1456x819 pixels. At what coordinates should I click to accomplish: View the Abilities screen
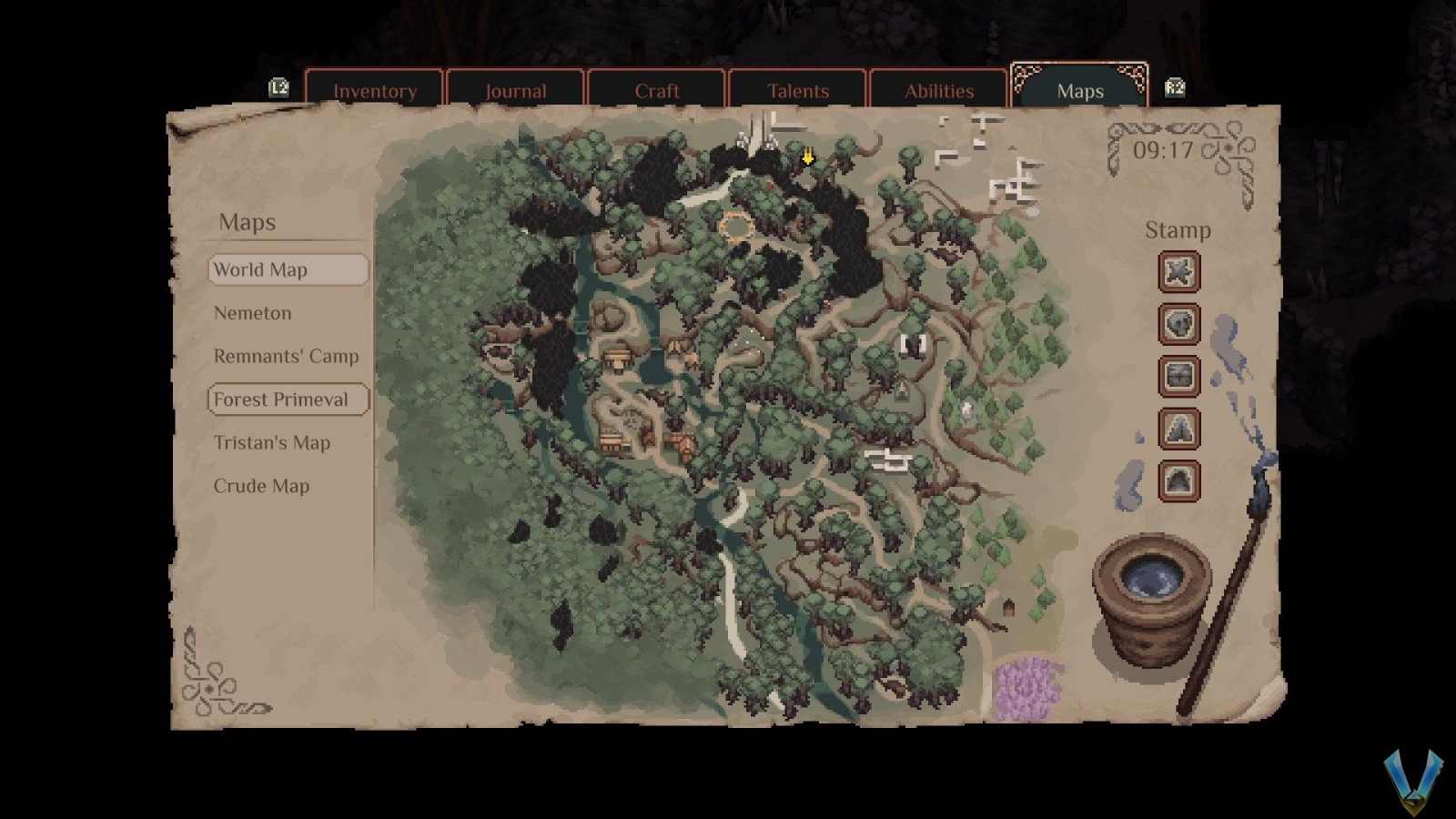click(939, 90)
